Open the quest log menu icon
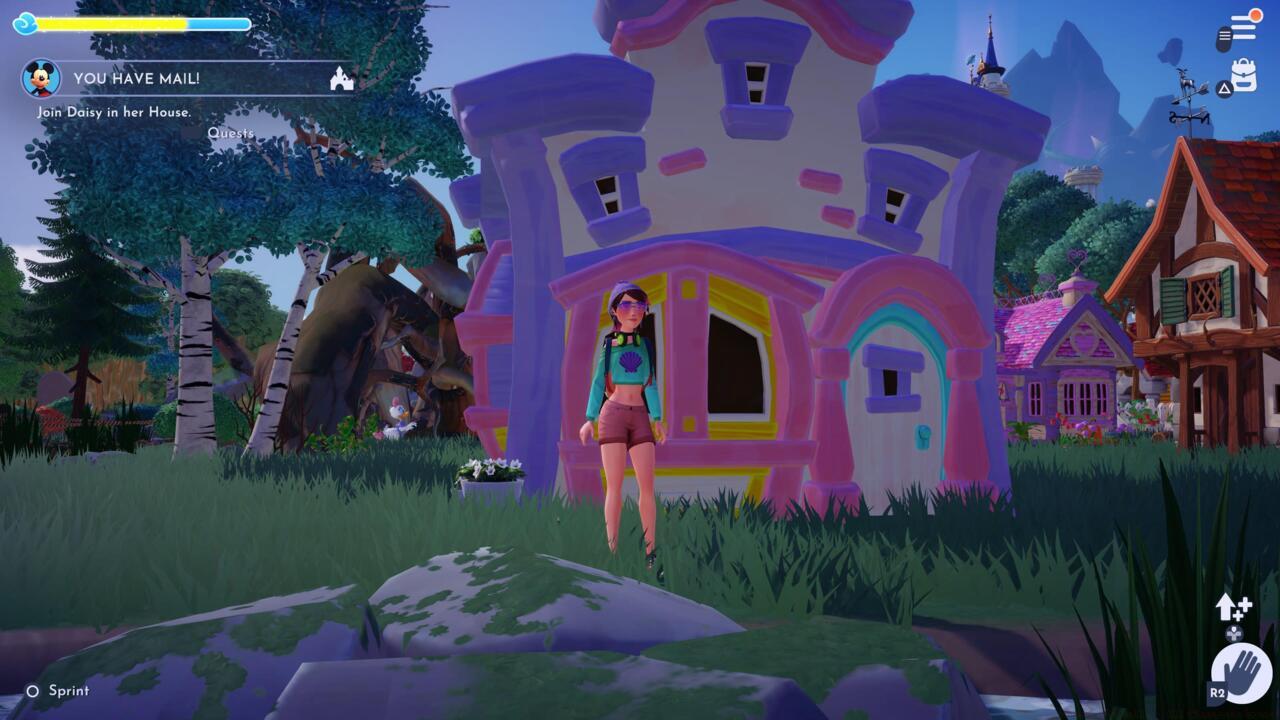Screen dimensions: 1280x720 coord(1224,38)
